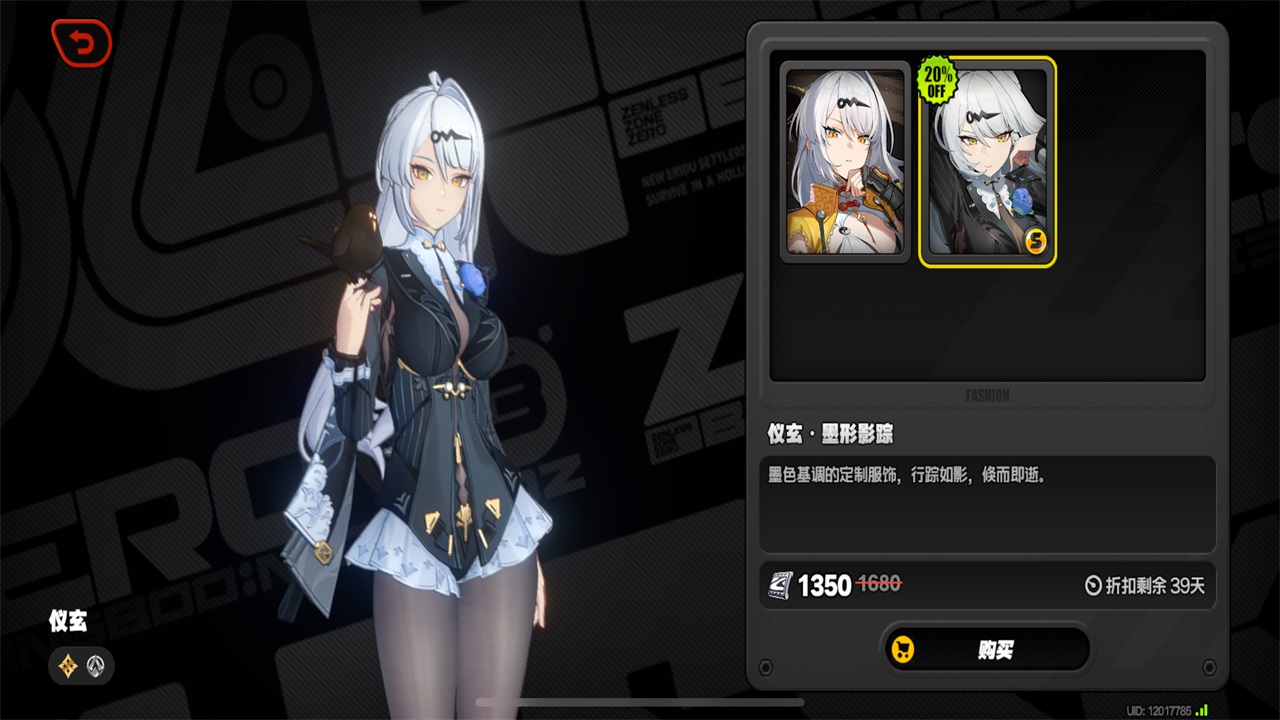Select the default Yixuan outfit thumbnail
The height and width of the screenshot is (720, 1280).
(845, 162)
